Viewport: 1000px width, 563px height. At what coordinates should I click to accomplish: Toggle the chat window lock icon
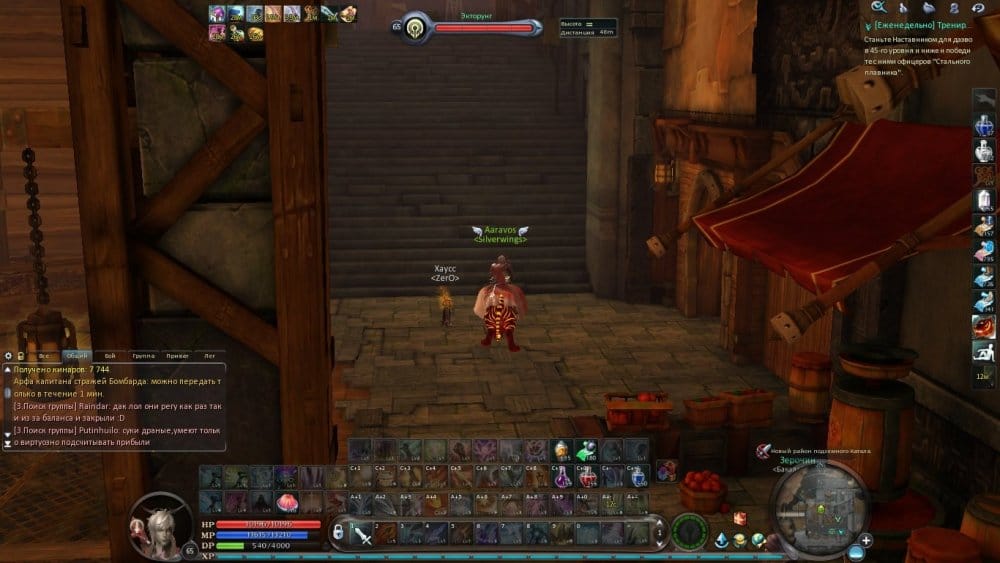click(x=19, y=355)
